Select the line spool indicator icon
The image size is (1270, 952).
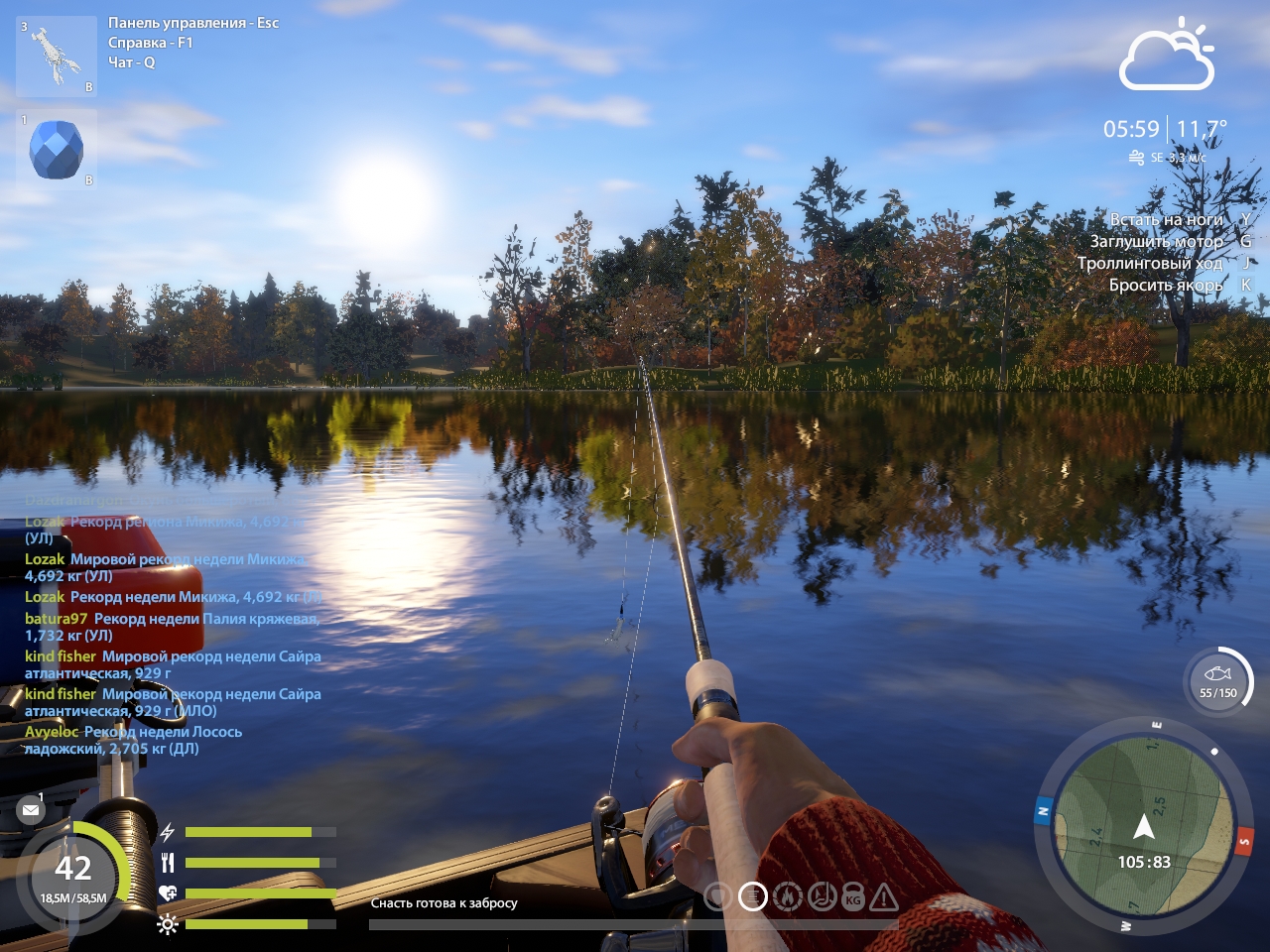click(x=753, y=897)
